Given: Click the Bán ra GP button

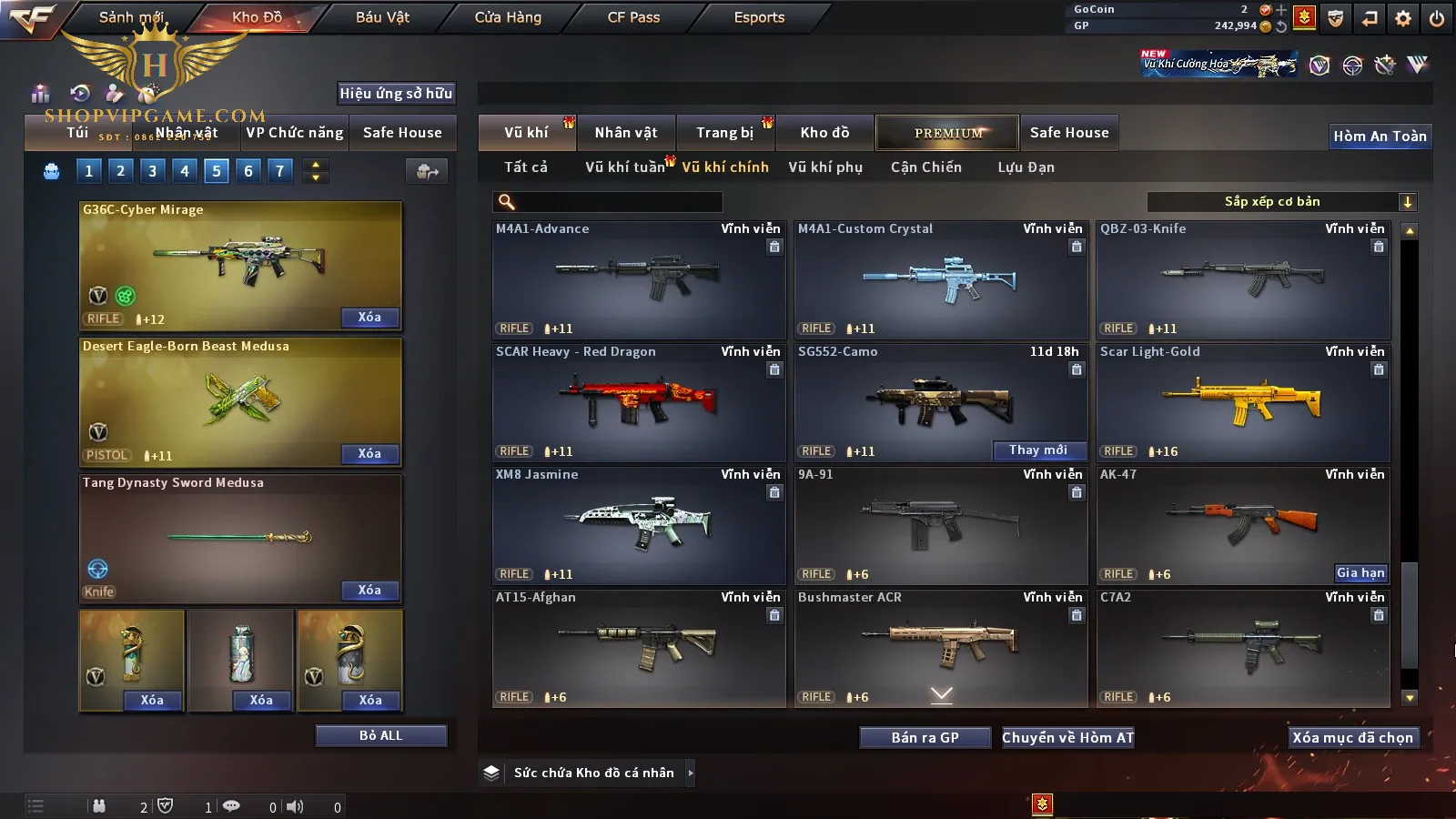Looking at the screenshot, I should click(925, 738).
